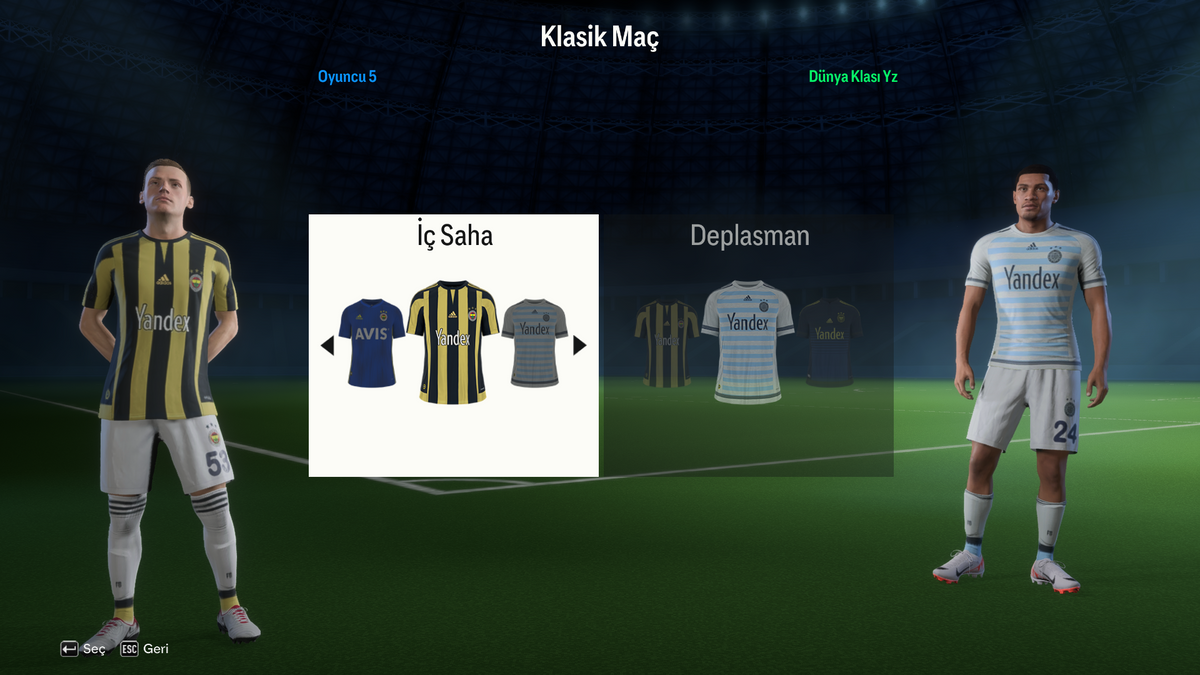1200x675 pixels.
Task: Select the light blue striped Deplasman kit
Action: [748, 341]
